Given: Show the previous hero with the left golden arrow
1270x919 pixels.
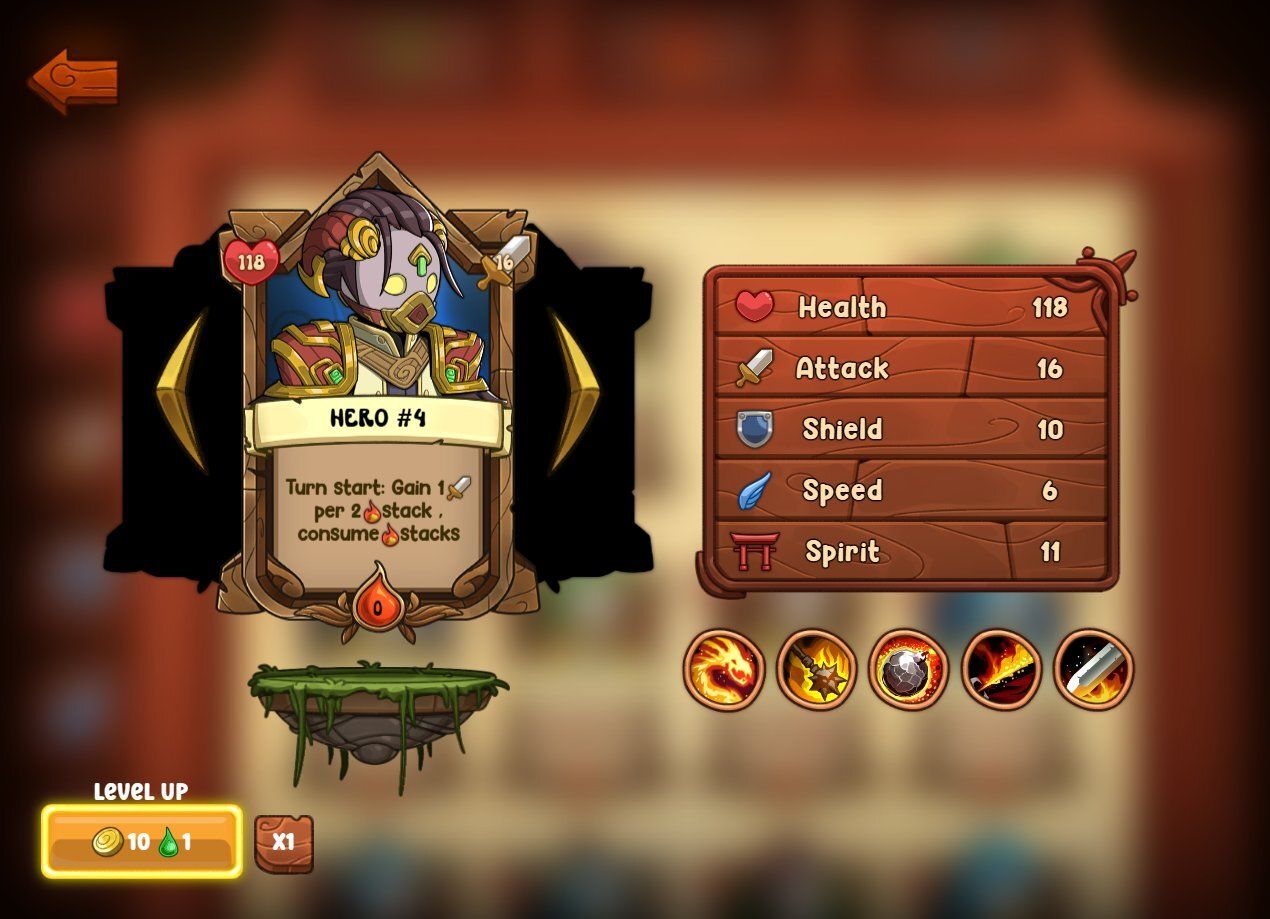Looking at the screenshot, I should click(181, 388).
